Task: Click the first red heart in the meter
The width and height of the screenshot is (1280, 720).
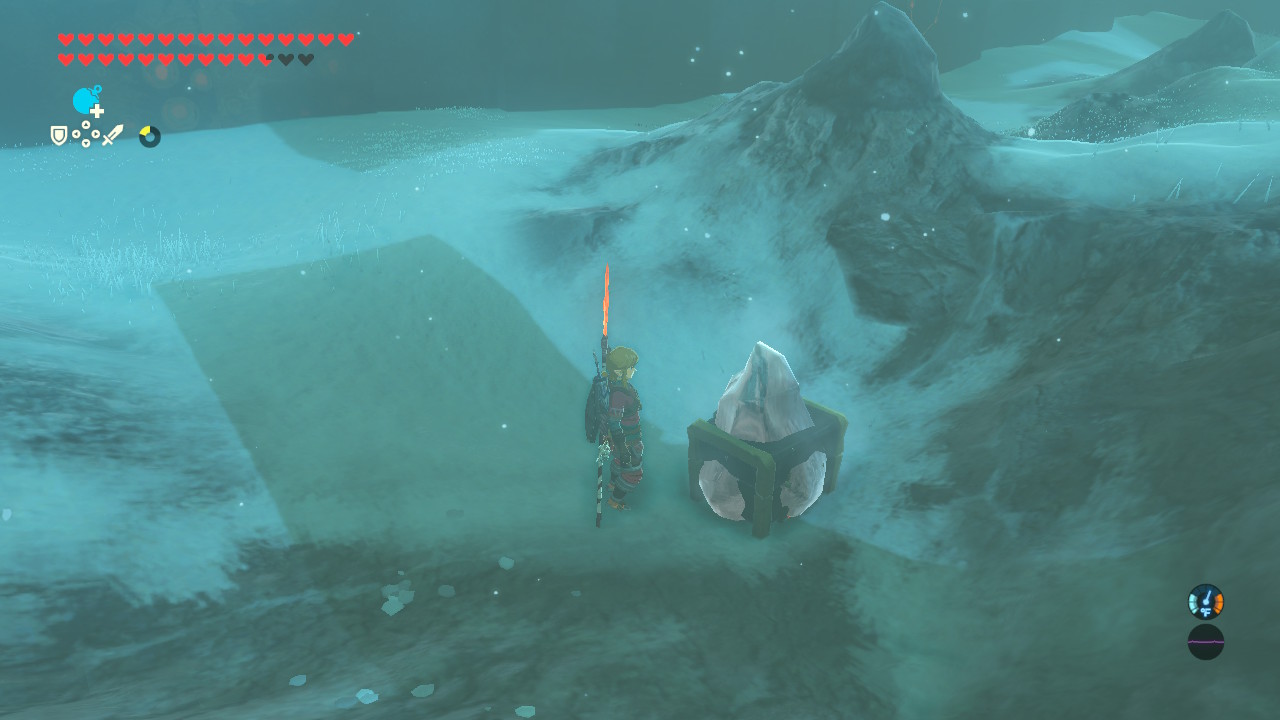Action: click(x=65, y=38)
